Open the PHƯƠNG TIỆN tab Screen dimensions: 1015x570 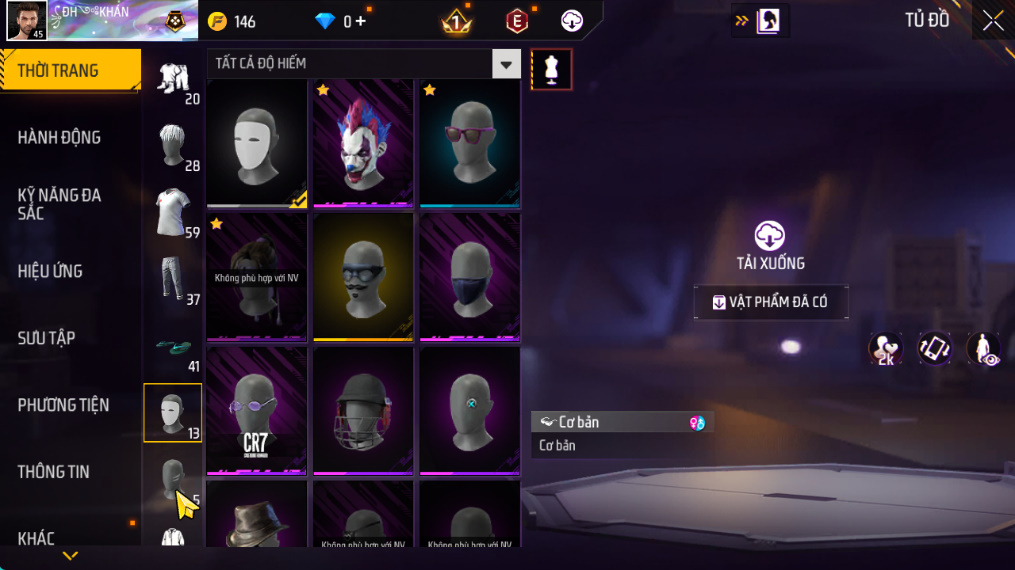click(x=63, y=405)
